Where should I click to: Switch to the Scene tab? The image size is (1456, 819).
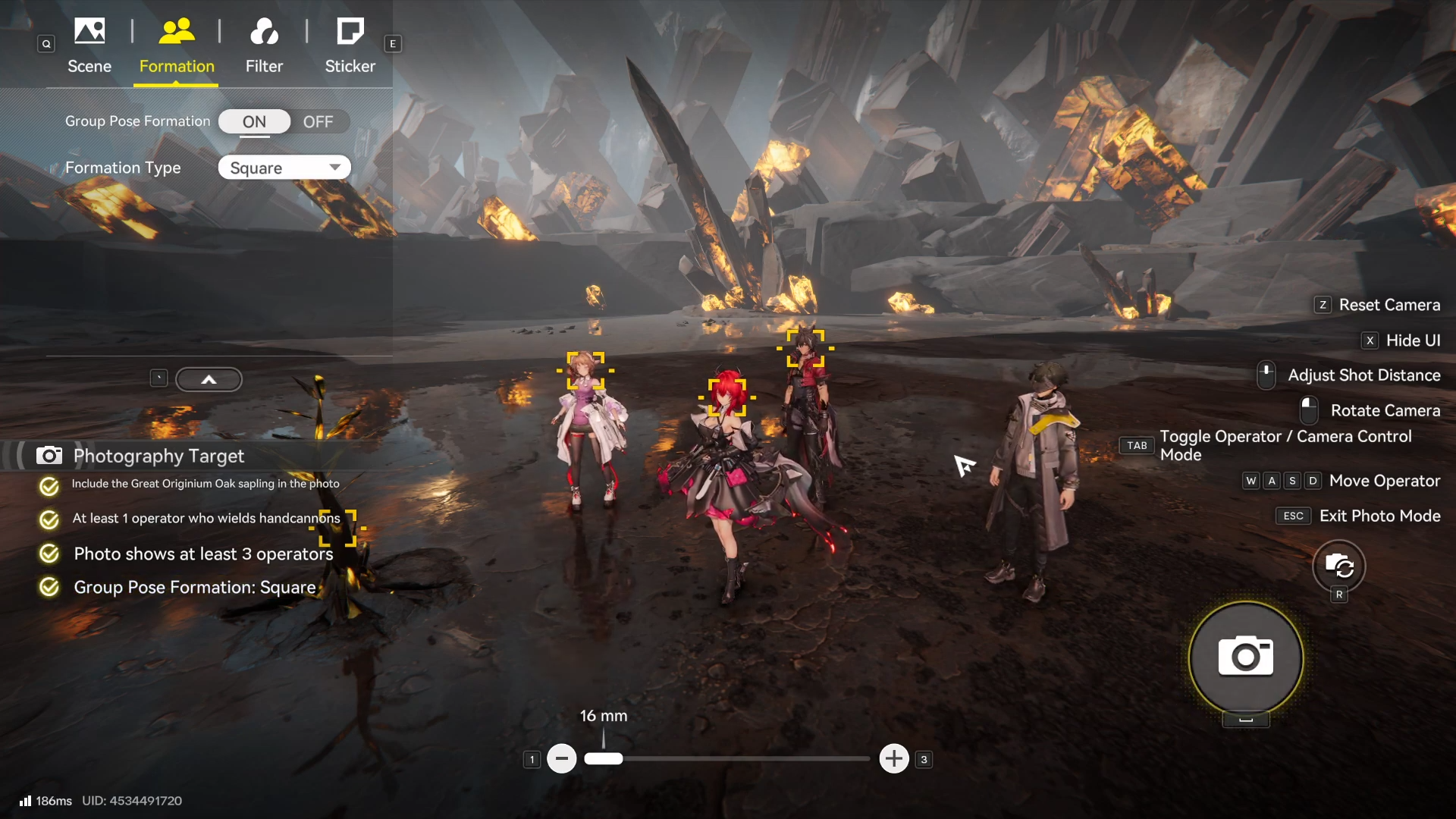(x=89, y=45)
